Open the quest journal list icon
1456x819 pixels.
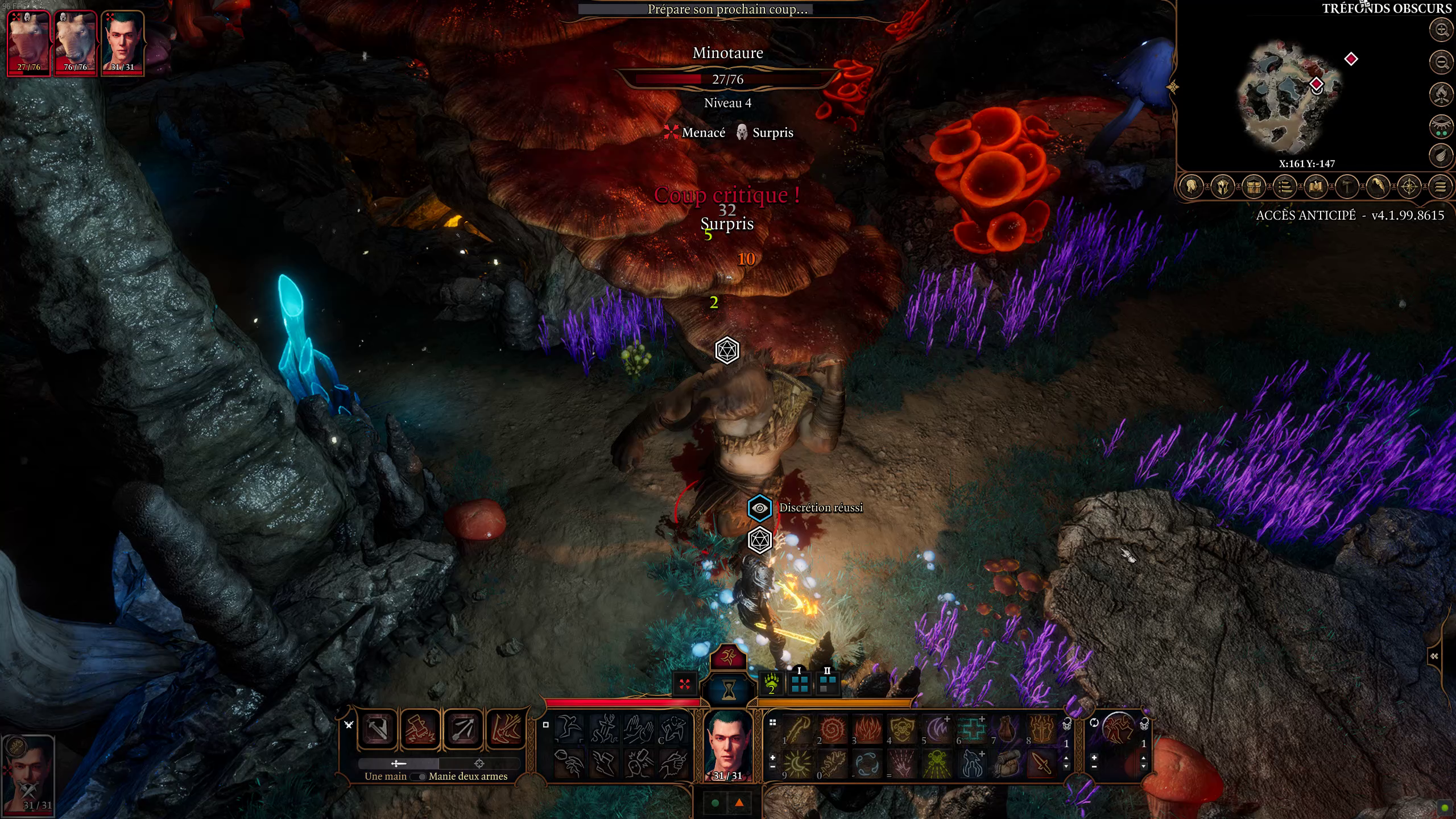[1285, 187]
